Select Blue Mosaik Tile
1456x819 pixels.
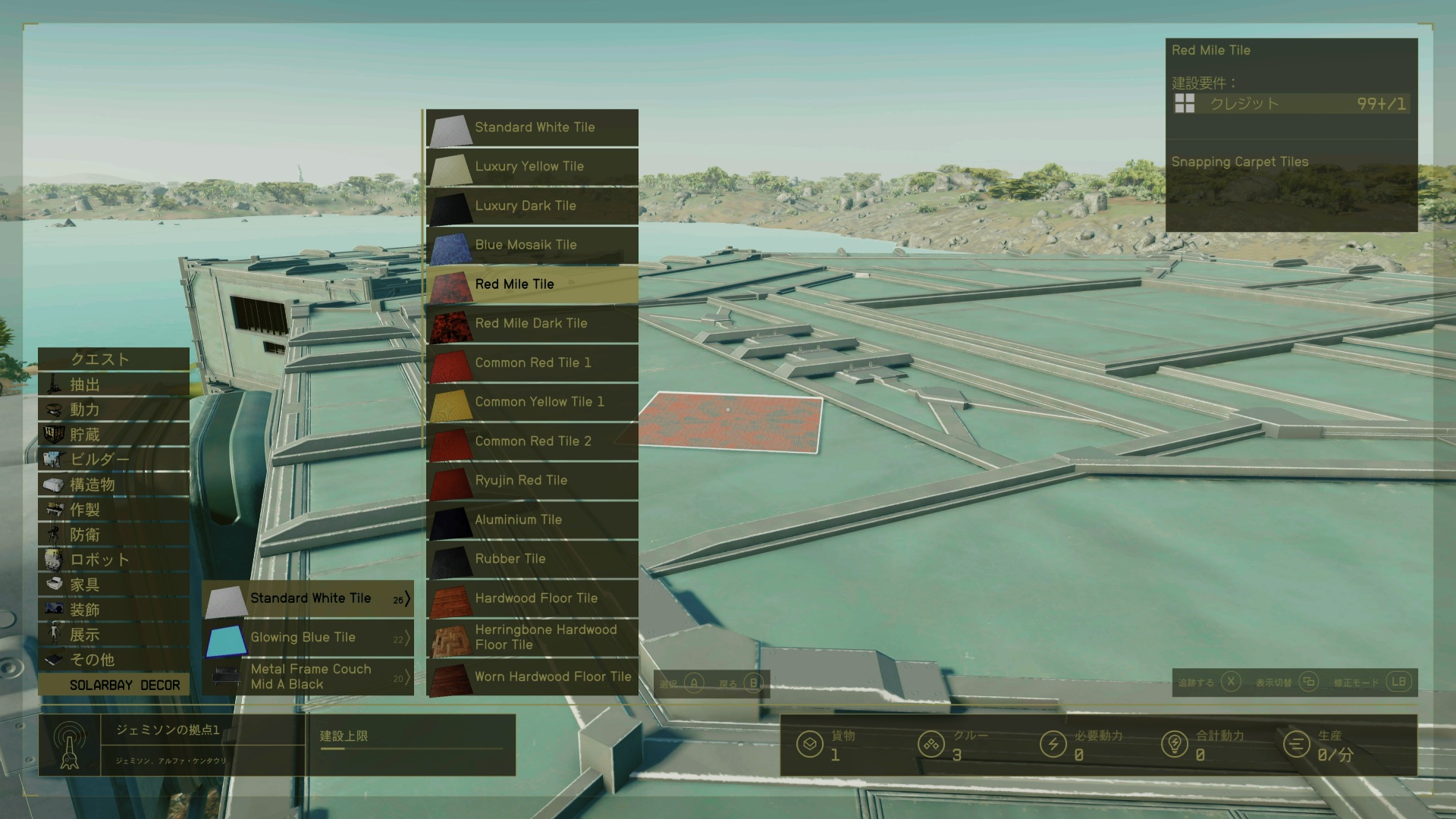tap(532, 245)
